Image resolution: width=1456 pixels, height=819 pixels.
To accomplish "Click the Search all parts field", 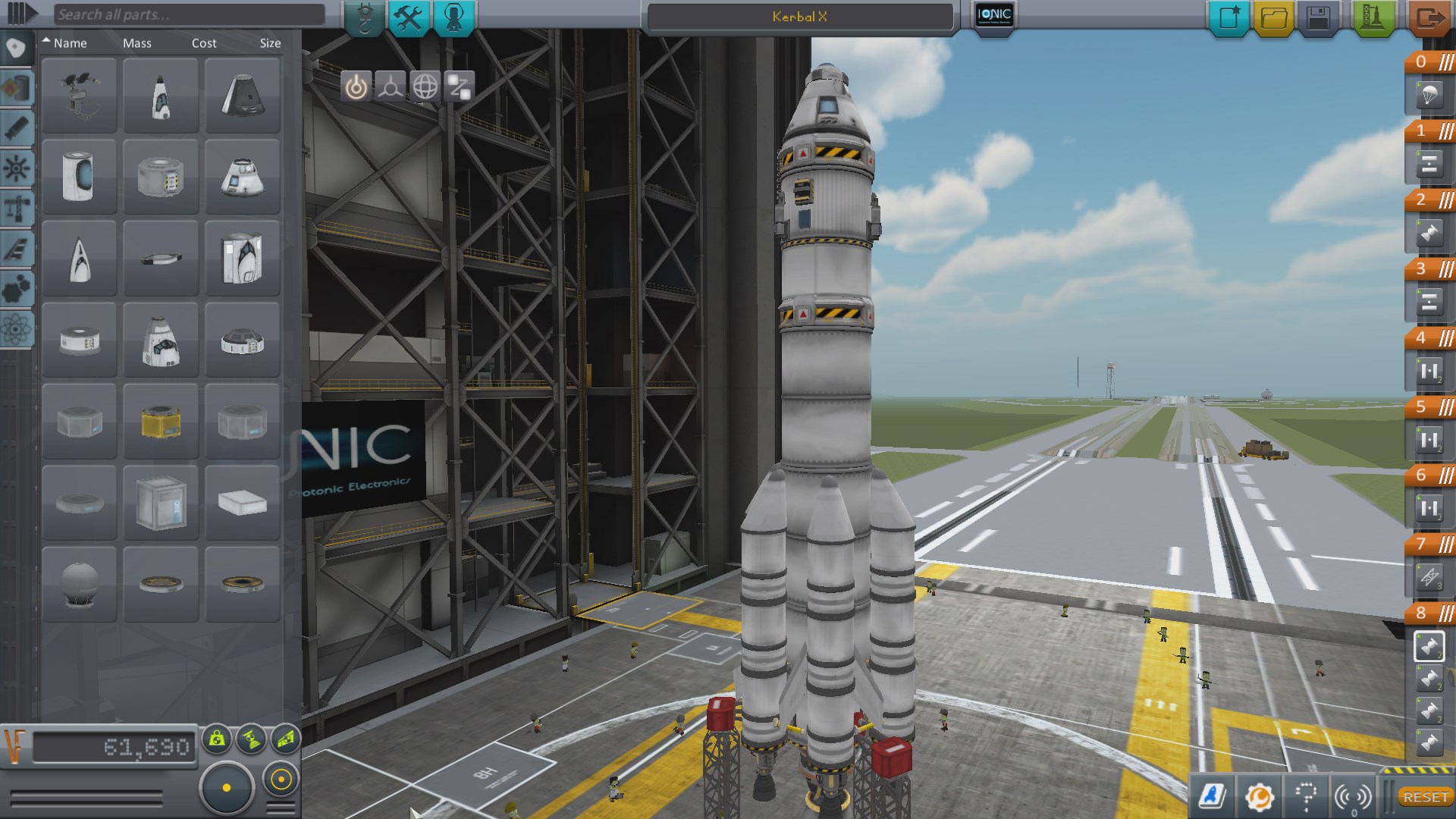I will pos(190,13).
